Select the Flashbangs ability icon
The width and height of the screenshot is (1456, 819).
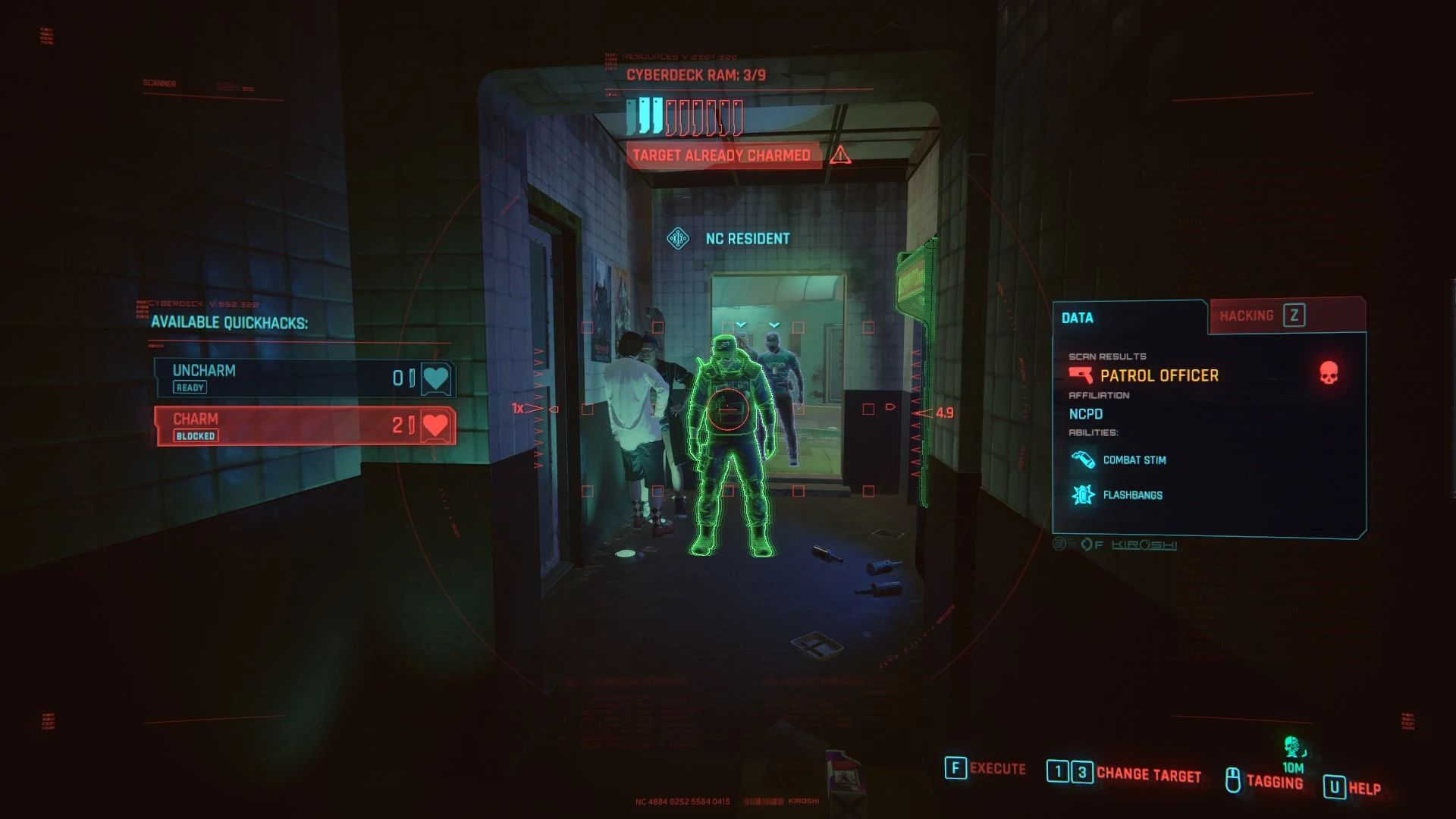click(x=1081, y=494)
